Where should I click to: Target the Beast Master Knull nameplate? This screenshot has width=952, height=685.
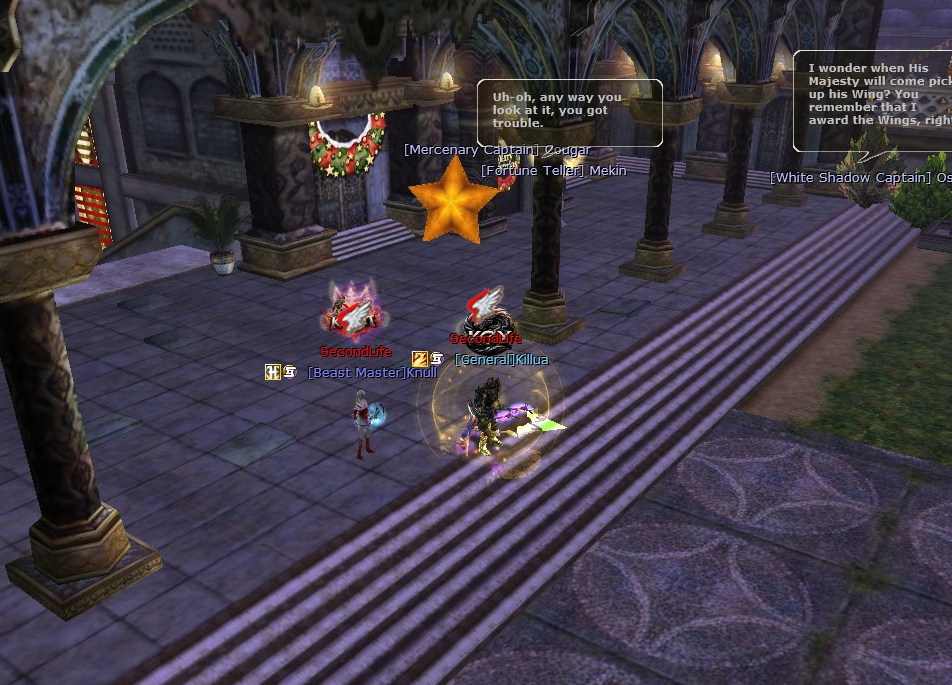pyautogui.click(x=372, y=373)
